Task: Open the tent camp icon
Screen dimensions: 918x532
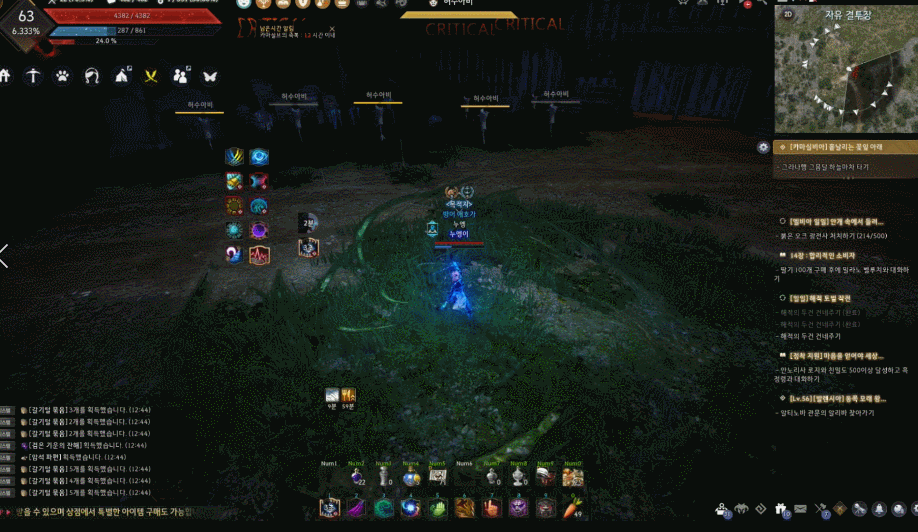Action: click(x=122, y=75)
